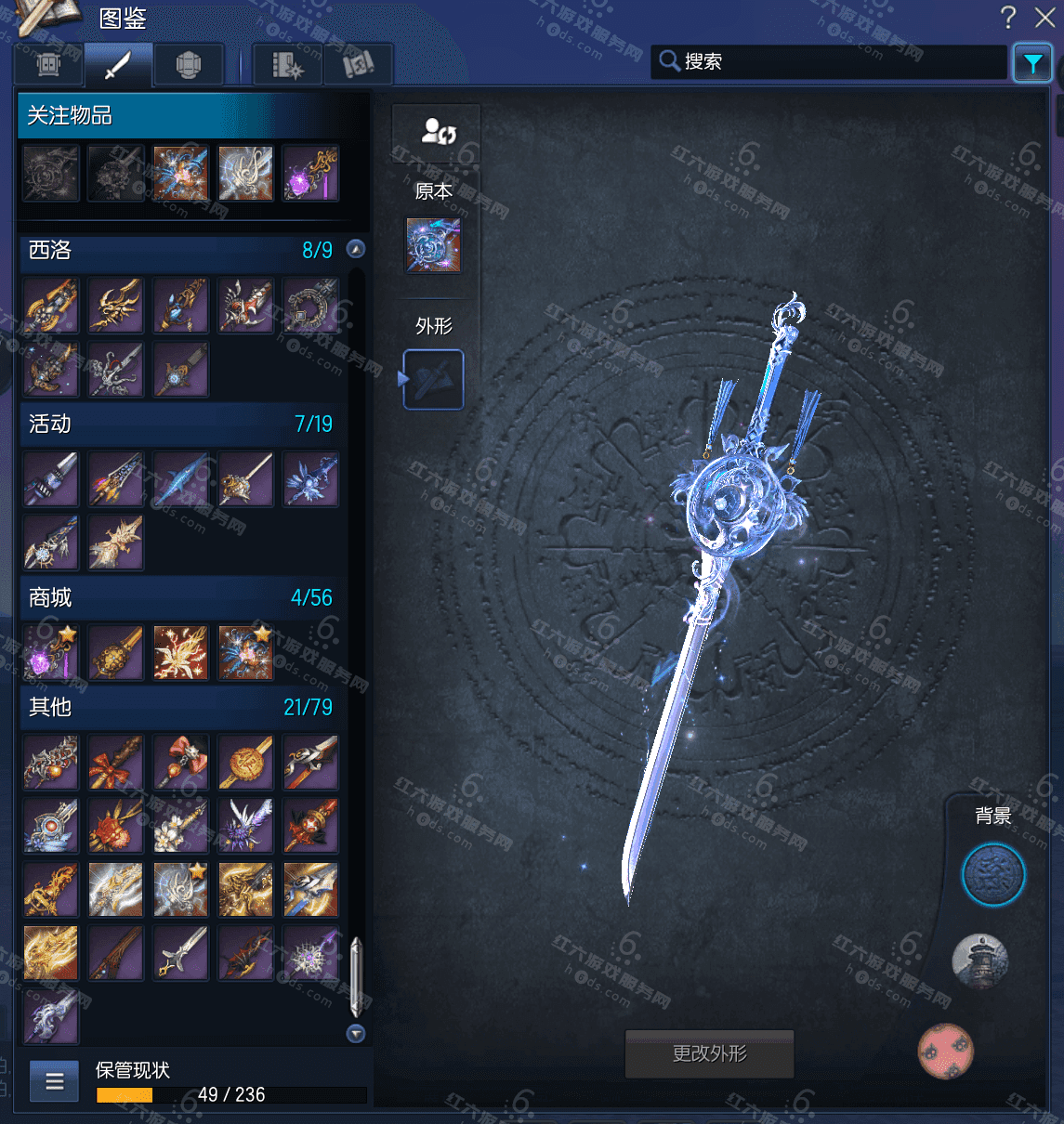Select the purple crystal staff in 关注物品
1064x1124 pixels.
(310, 174)
